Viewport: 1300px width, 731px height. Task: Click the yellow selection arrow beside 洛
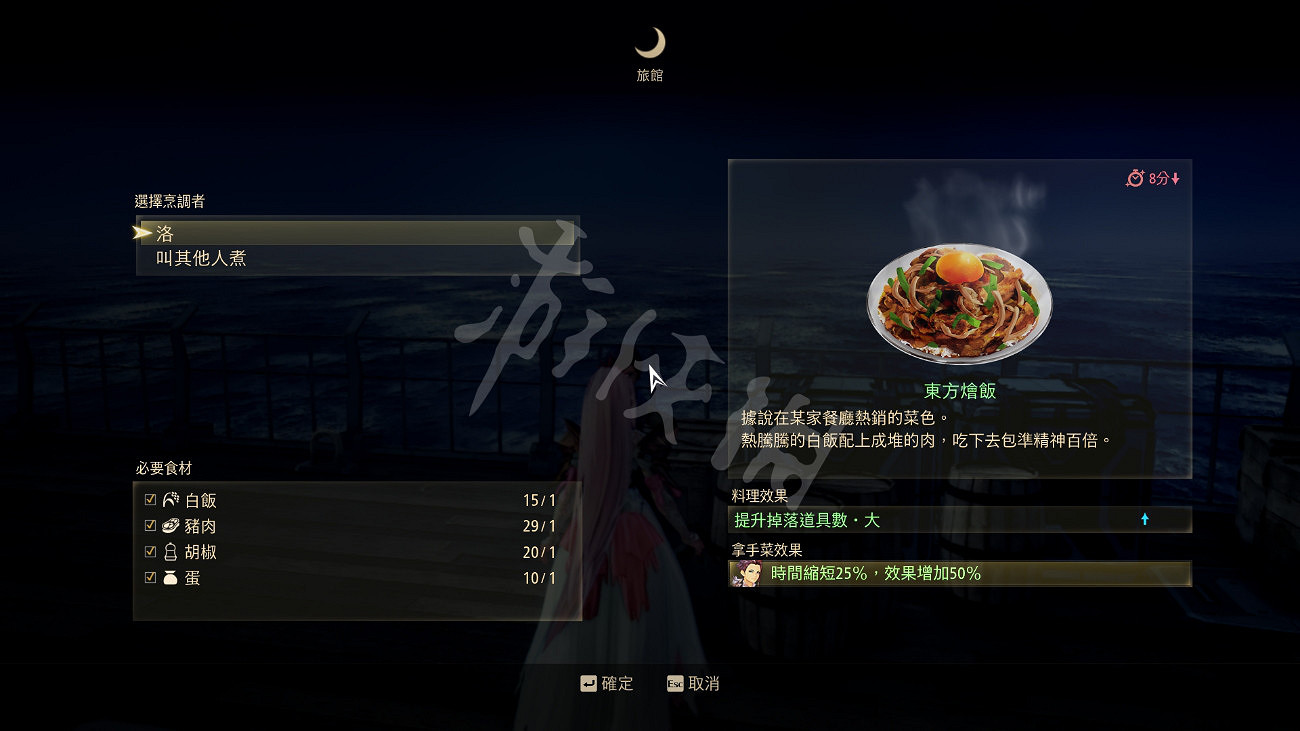(x=140, y=231)
